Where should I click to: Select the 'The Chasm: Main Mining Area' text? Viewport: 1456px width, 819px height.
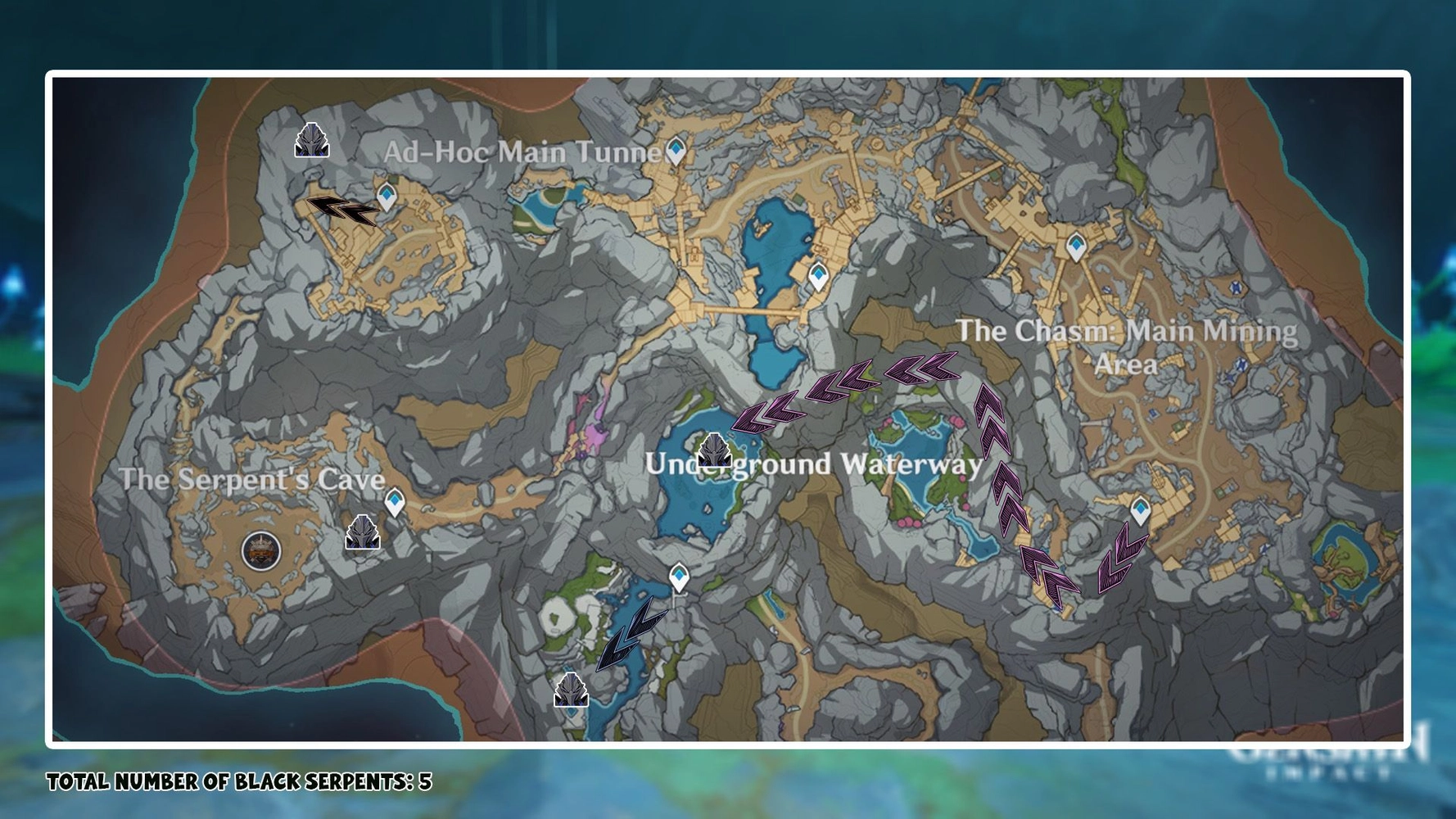[x=1128, y=348]
